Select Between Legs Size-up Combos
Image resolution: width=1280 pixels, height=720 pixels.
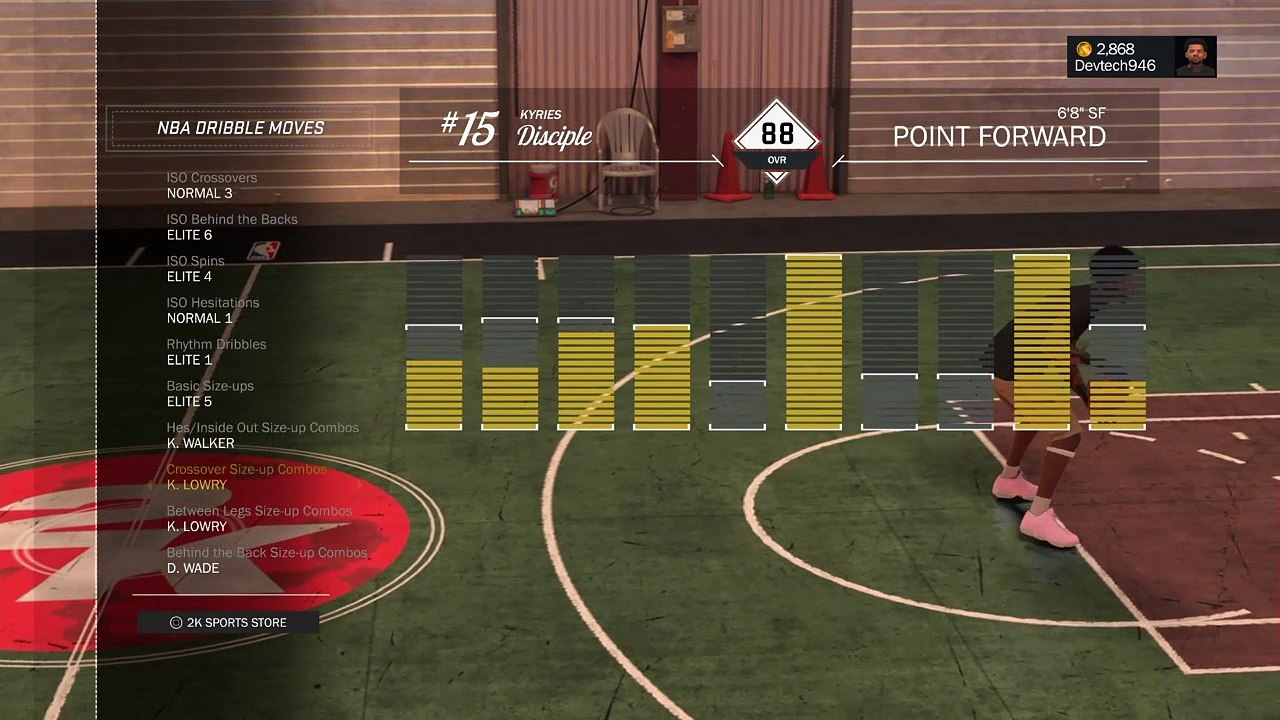(x=259, y=518)
